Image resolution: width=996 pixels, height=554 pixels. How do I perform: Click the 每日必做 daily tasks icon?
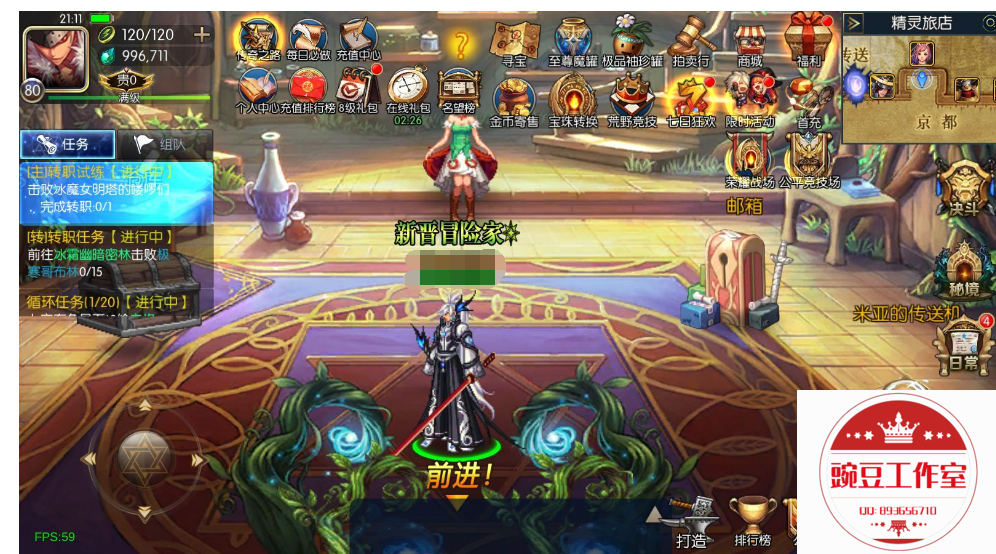(308, 40)
